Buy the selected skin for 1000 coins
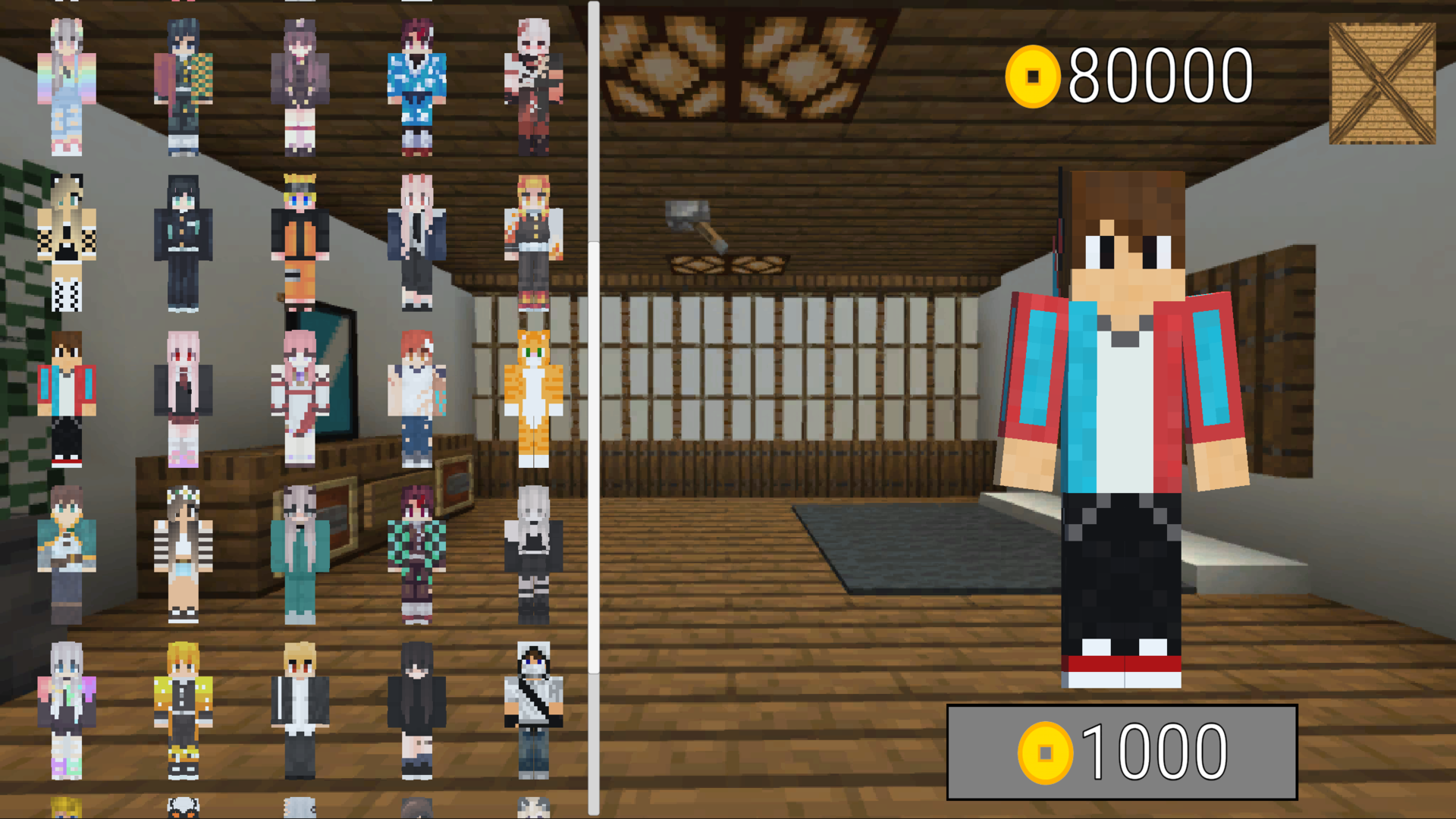This screenshot has height=819, width=1456. 1122,751
